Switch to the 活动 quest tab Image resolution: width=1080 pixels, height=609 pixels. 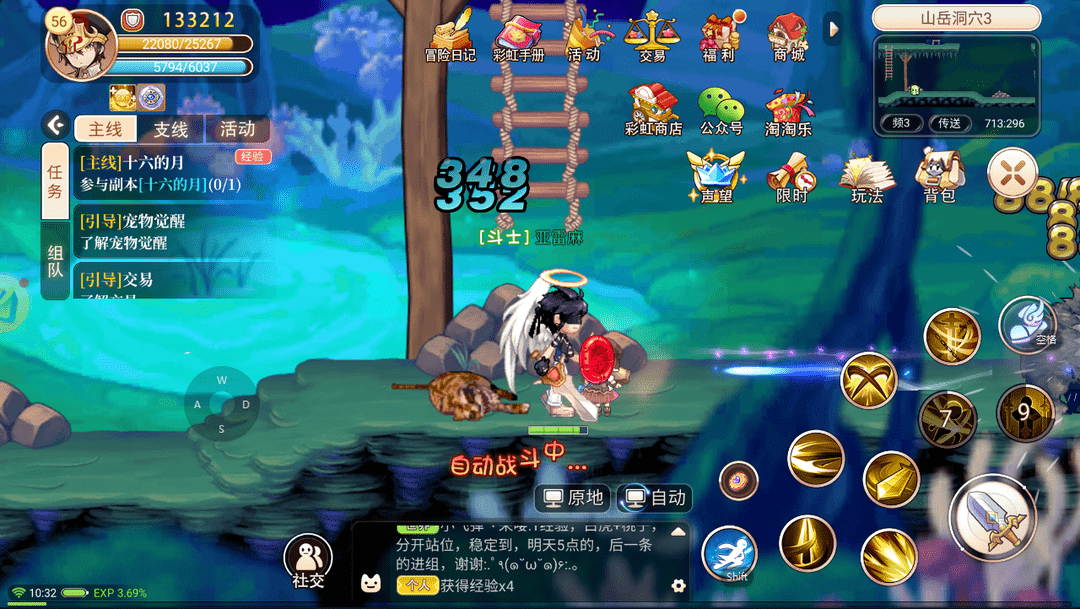coord(237,129)
